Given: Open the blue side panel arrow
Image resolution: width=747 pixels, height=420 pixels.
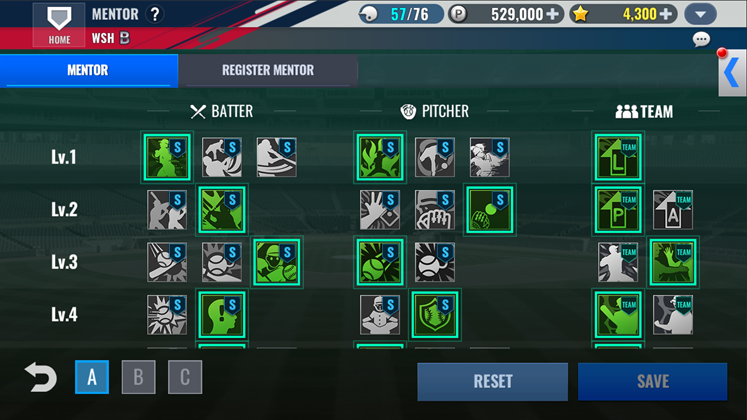Looking at the screenshot, I should click(732, 73).
